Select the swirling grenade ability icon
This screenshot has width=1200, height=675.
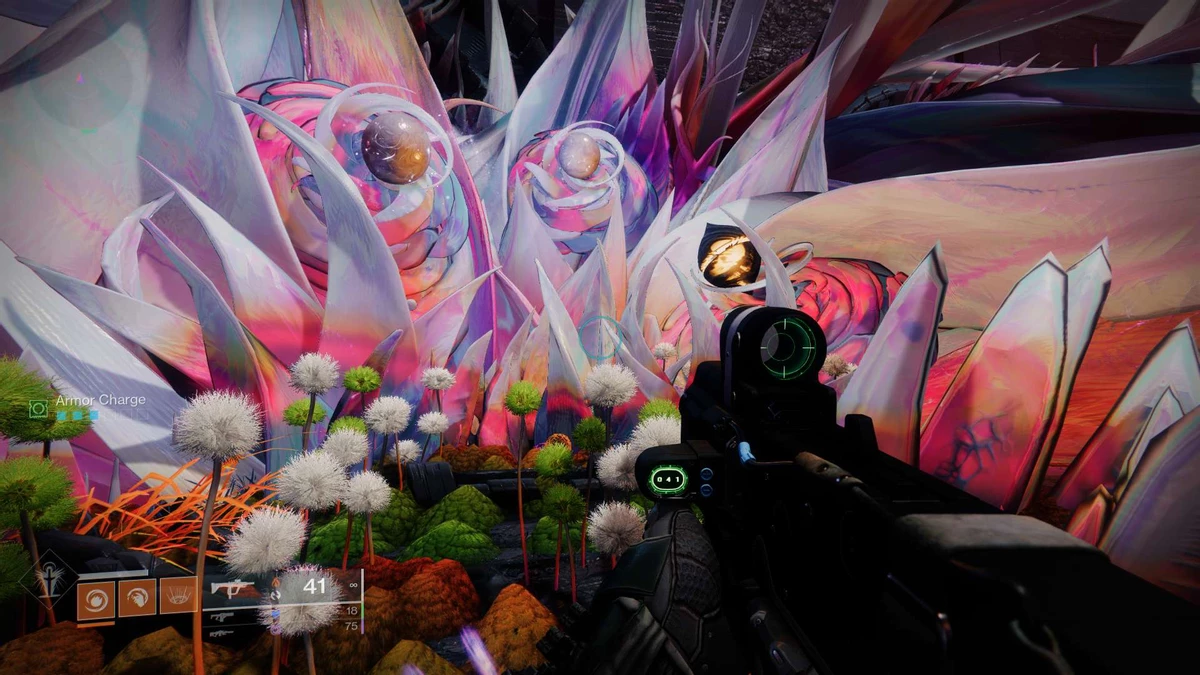pyautogui.click(x=95, y=597)
